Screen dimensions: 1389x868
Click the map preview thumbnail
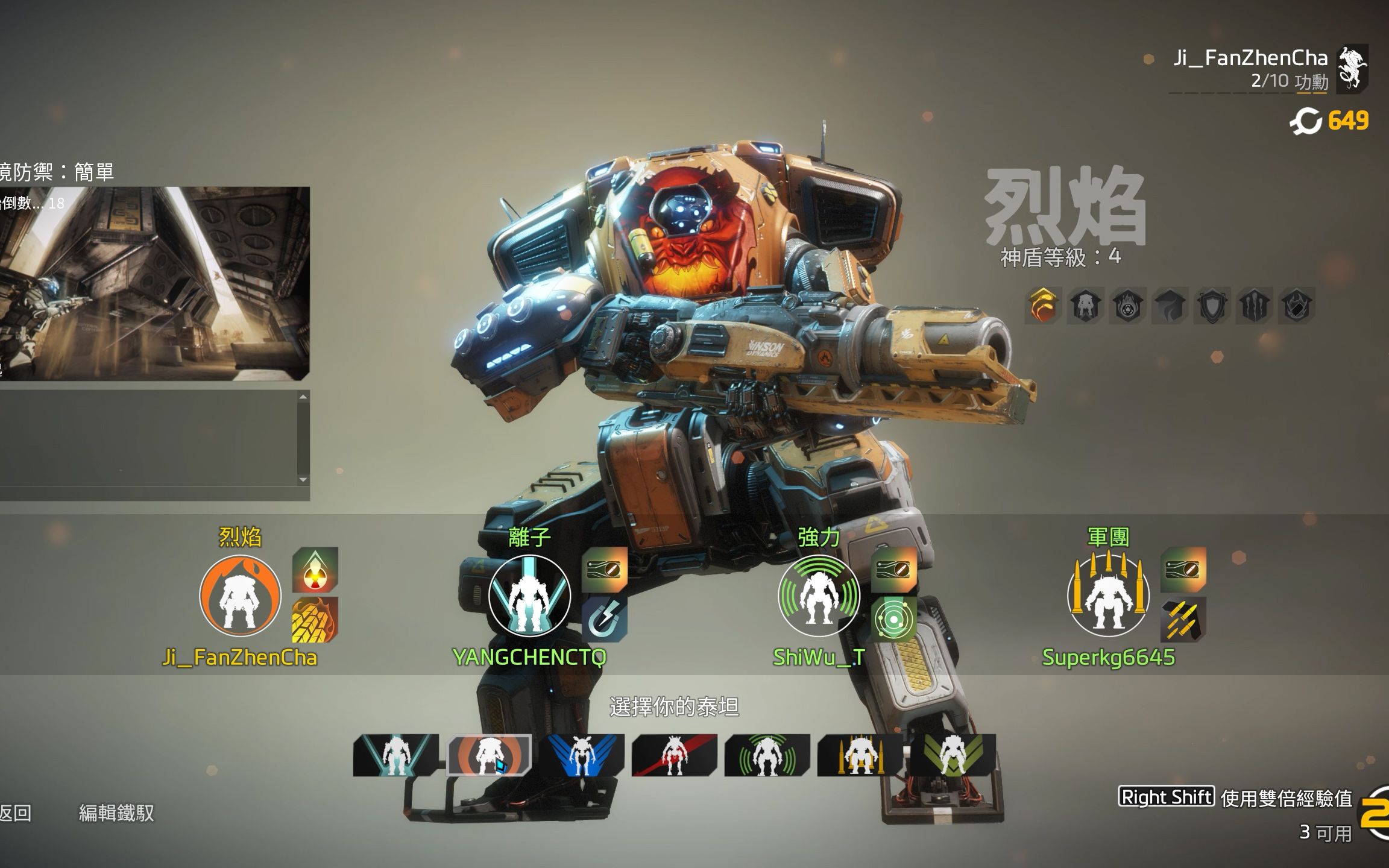tap(154, 283)
